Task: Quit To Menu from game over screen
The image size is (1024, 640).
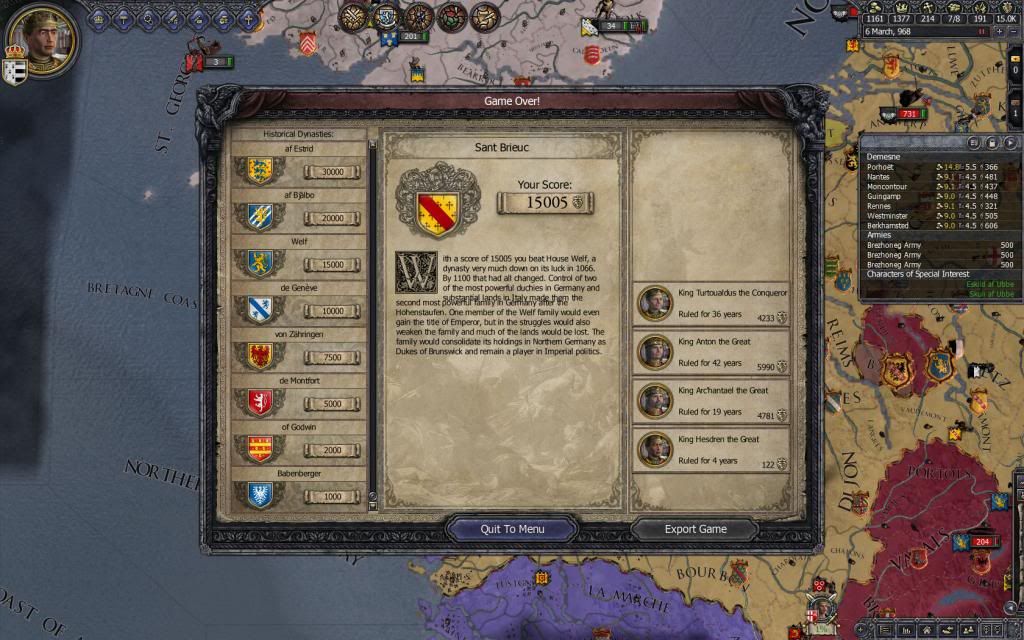Action: point(512,529)
